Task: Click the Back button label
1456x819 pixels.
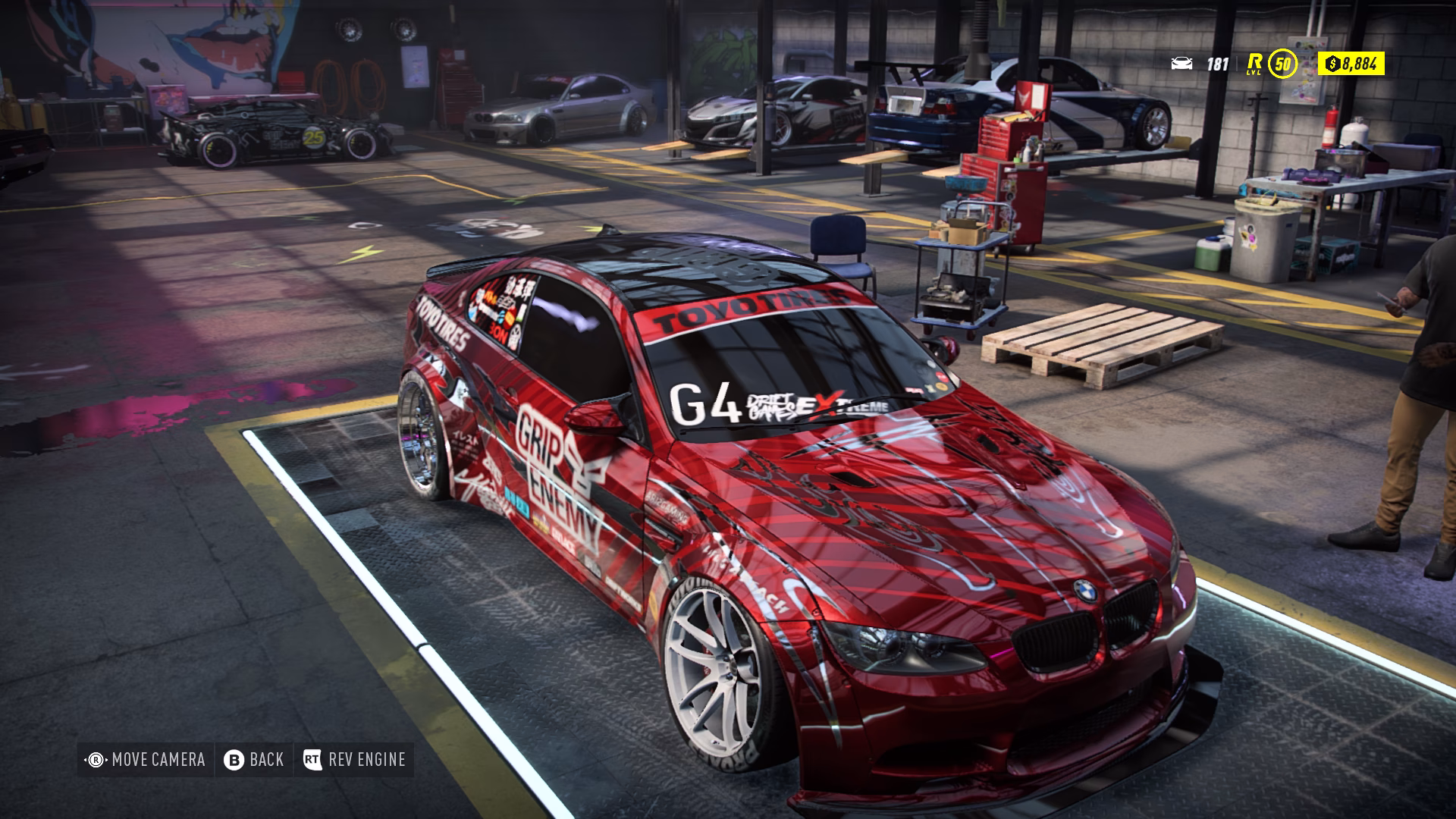Action: click(x=265, y=760)
